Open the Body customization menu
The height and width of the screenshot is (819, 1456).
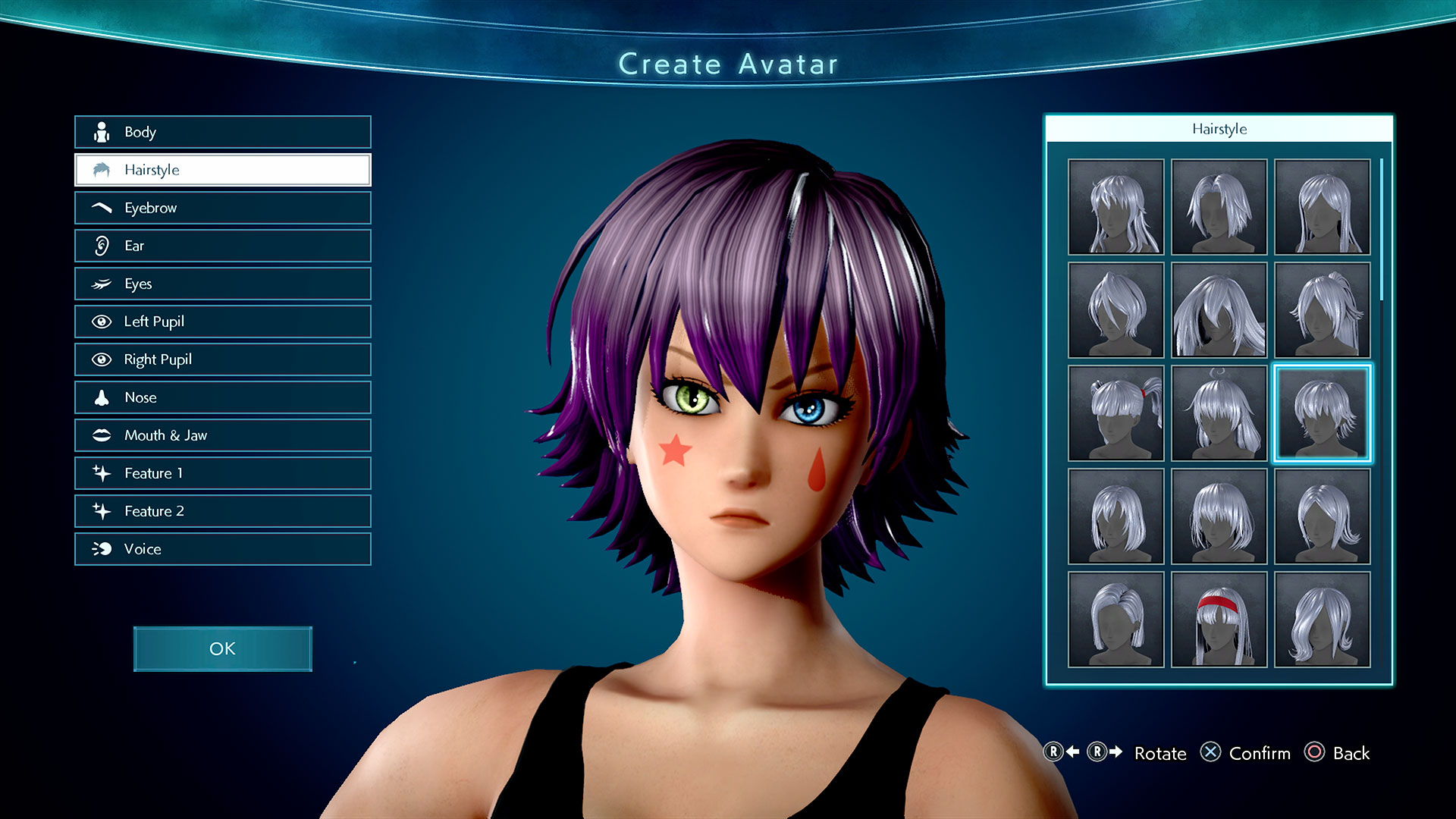click(x=222, y=132)
